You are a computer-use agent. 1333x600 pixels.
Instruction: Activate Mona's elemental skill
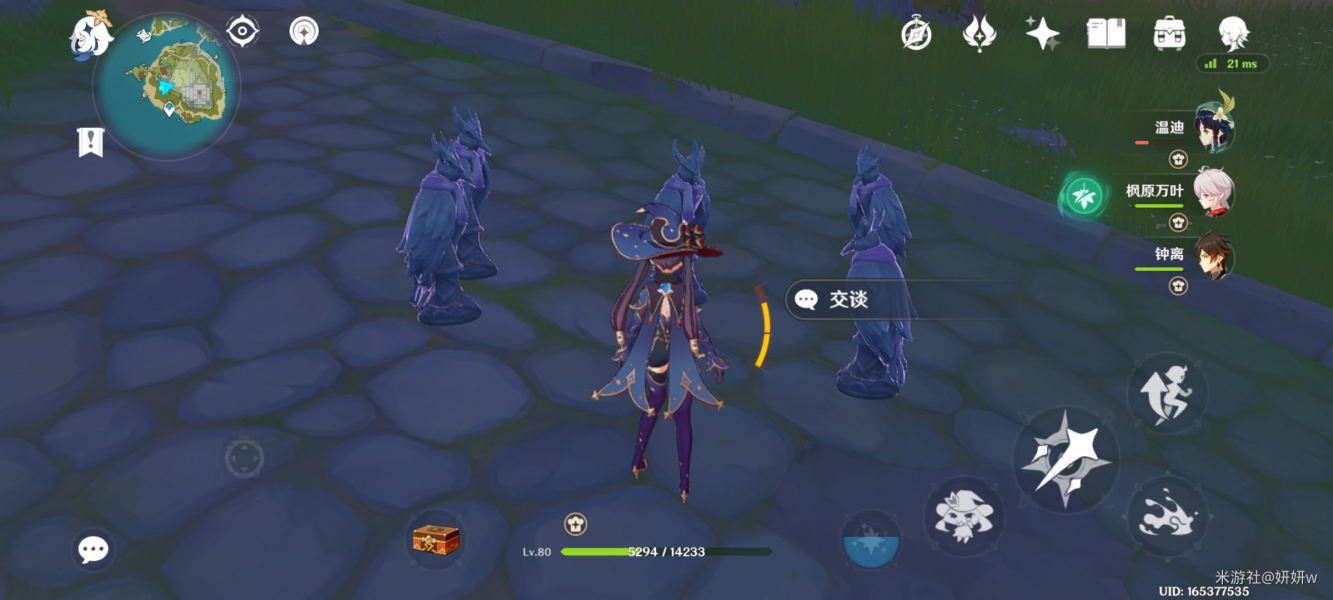[962, 516]
